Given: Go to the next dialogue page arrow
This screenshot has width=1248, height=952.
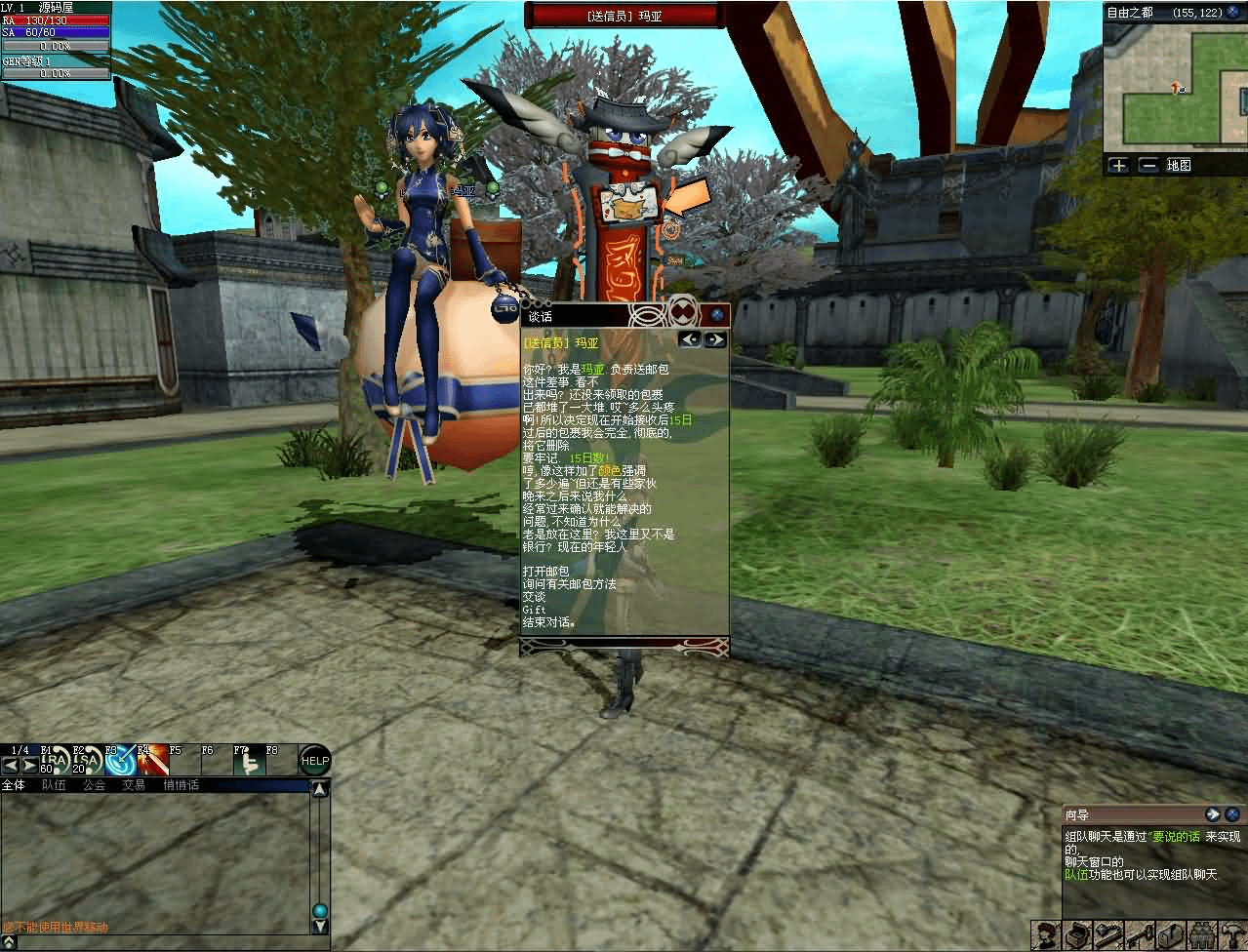Looking at the screenshot, I should (x=715, y=339).
